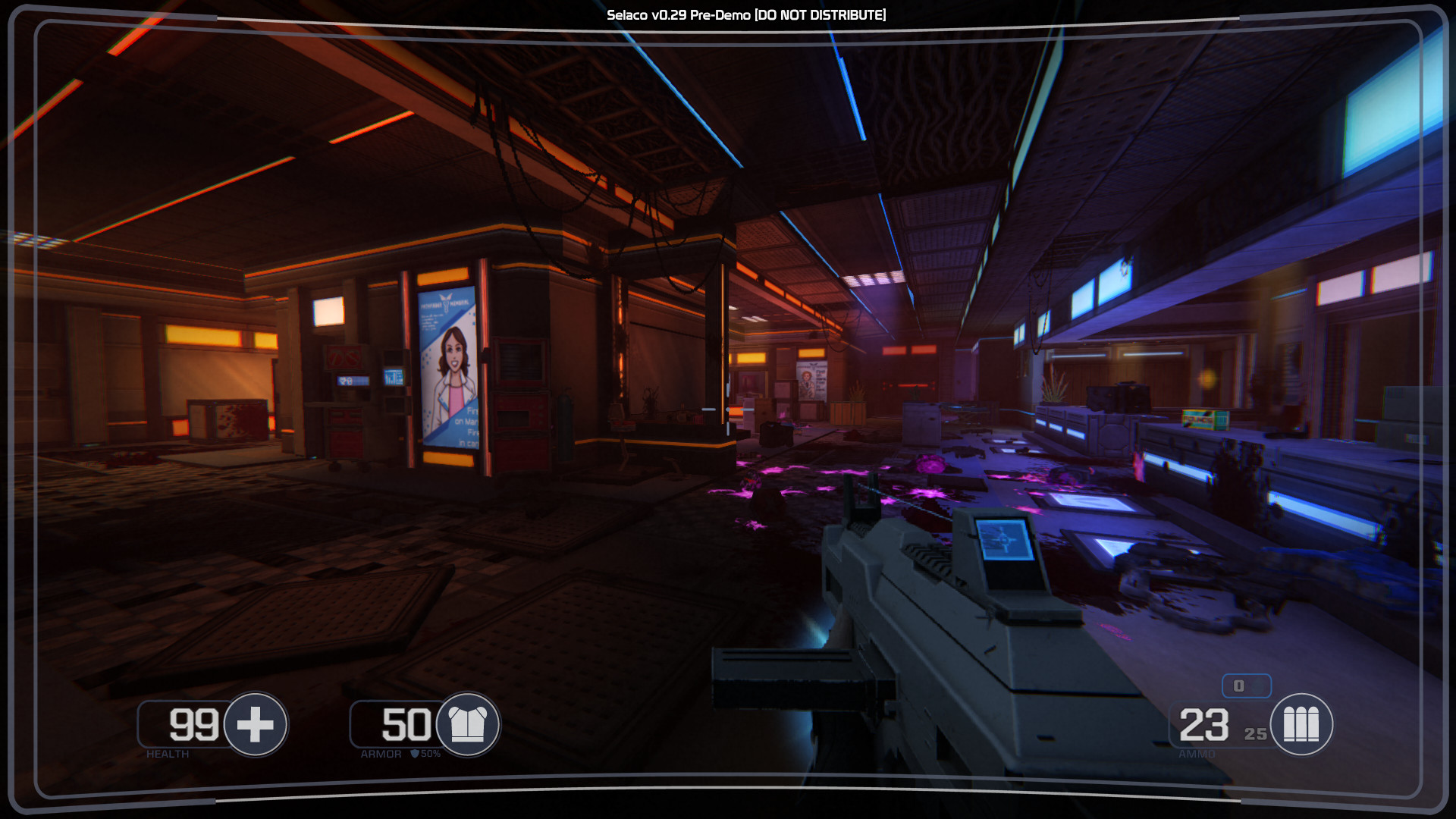Click the HEALTH label
The width and height of the screenshot is (1456, 819).
point(168,754)
